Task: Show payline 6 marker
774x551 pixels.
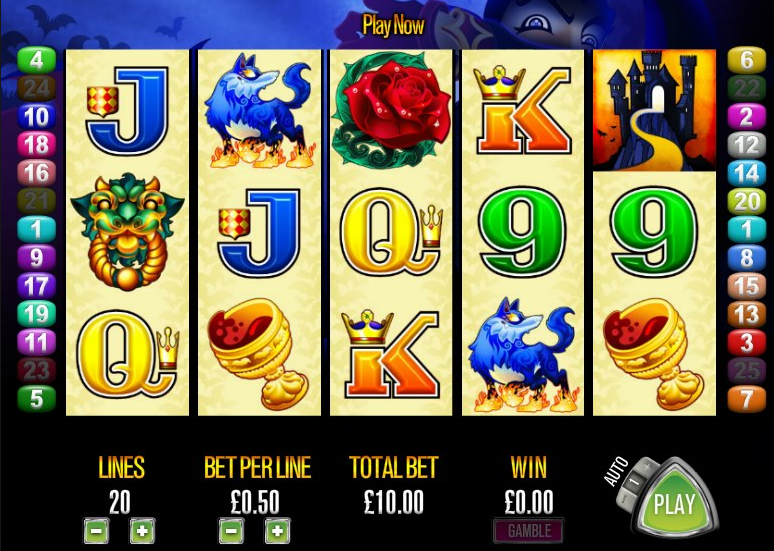Action: click(x=746, y=60)
